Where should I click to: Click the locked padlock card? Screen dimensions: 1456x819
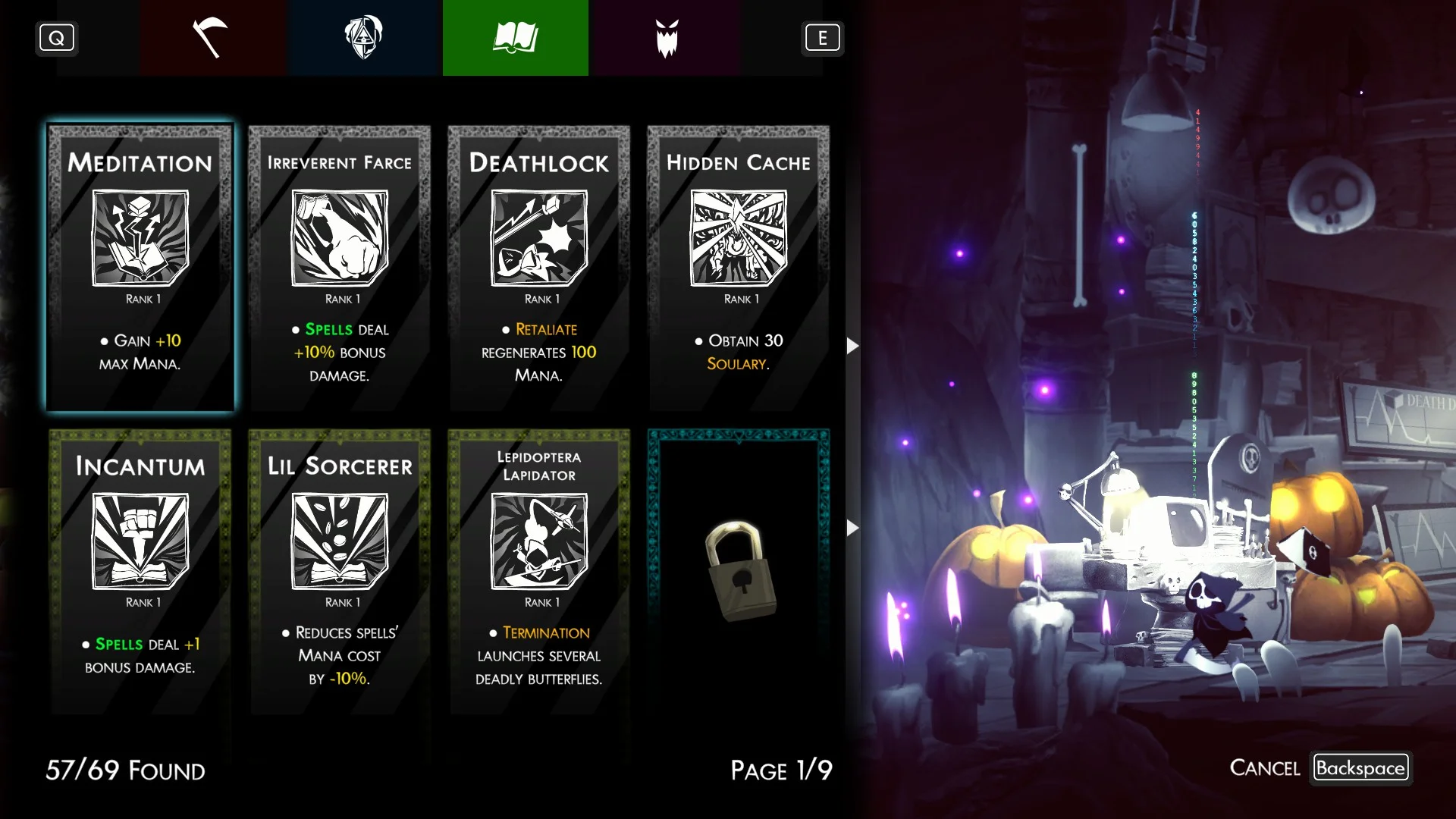739,570
